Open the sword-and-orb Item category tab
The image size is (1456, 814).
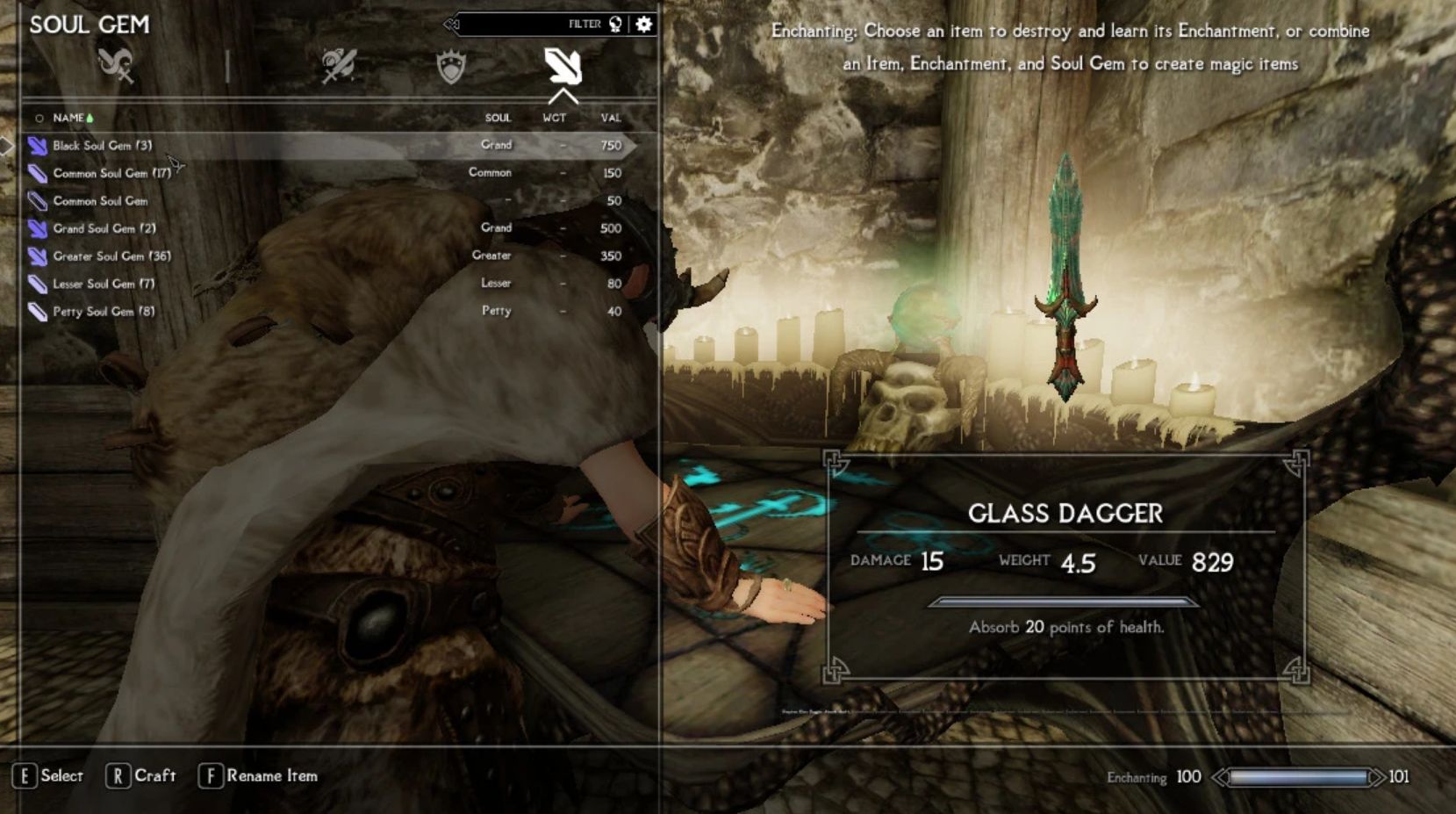coord(339,66)
